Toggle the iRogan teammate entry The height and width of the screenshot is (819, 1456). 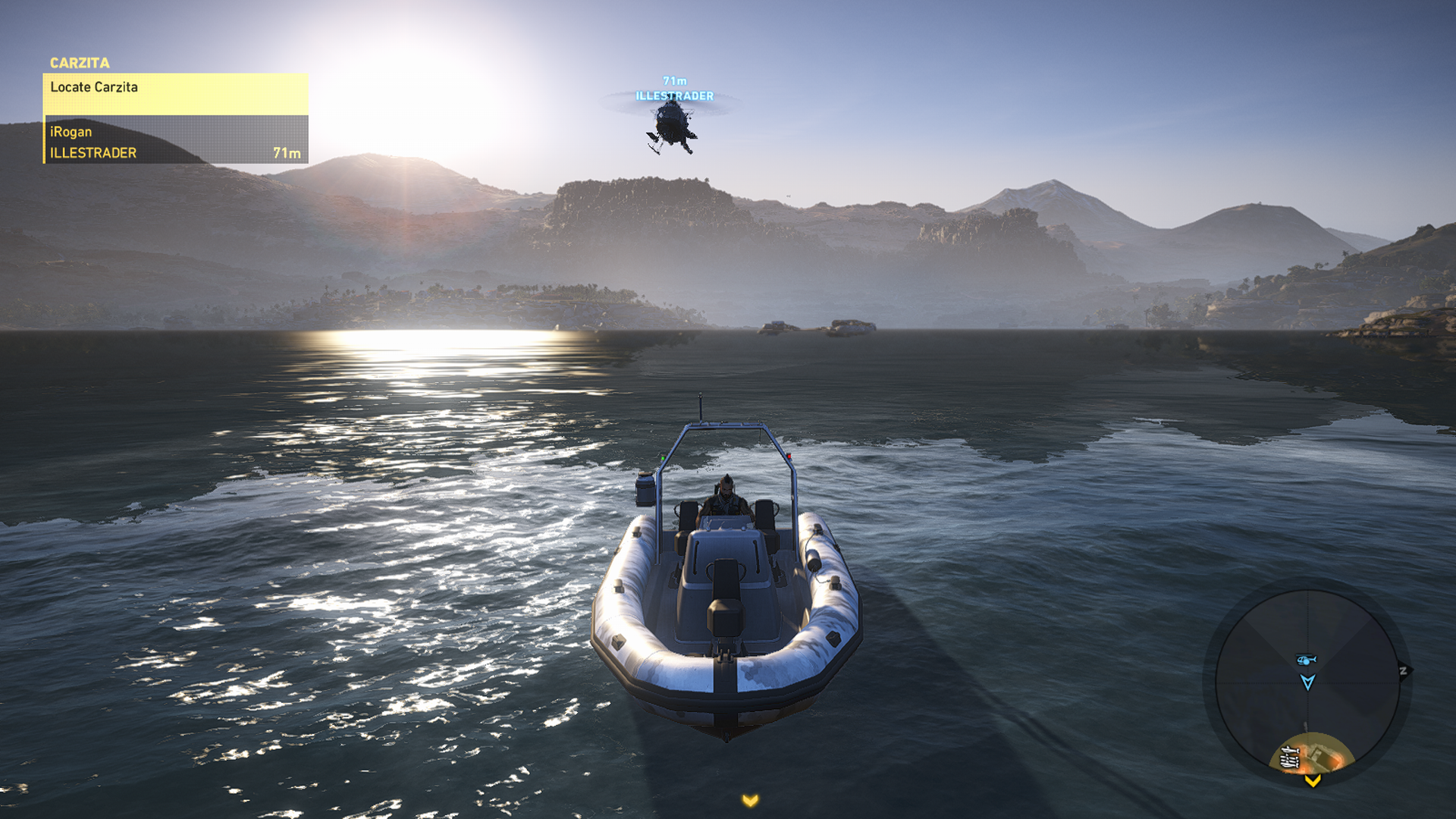72,131
